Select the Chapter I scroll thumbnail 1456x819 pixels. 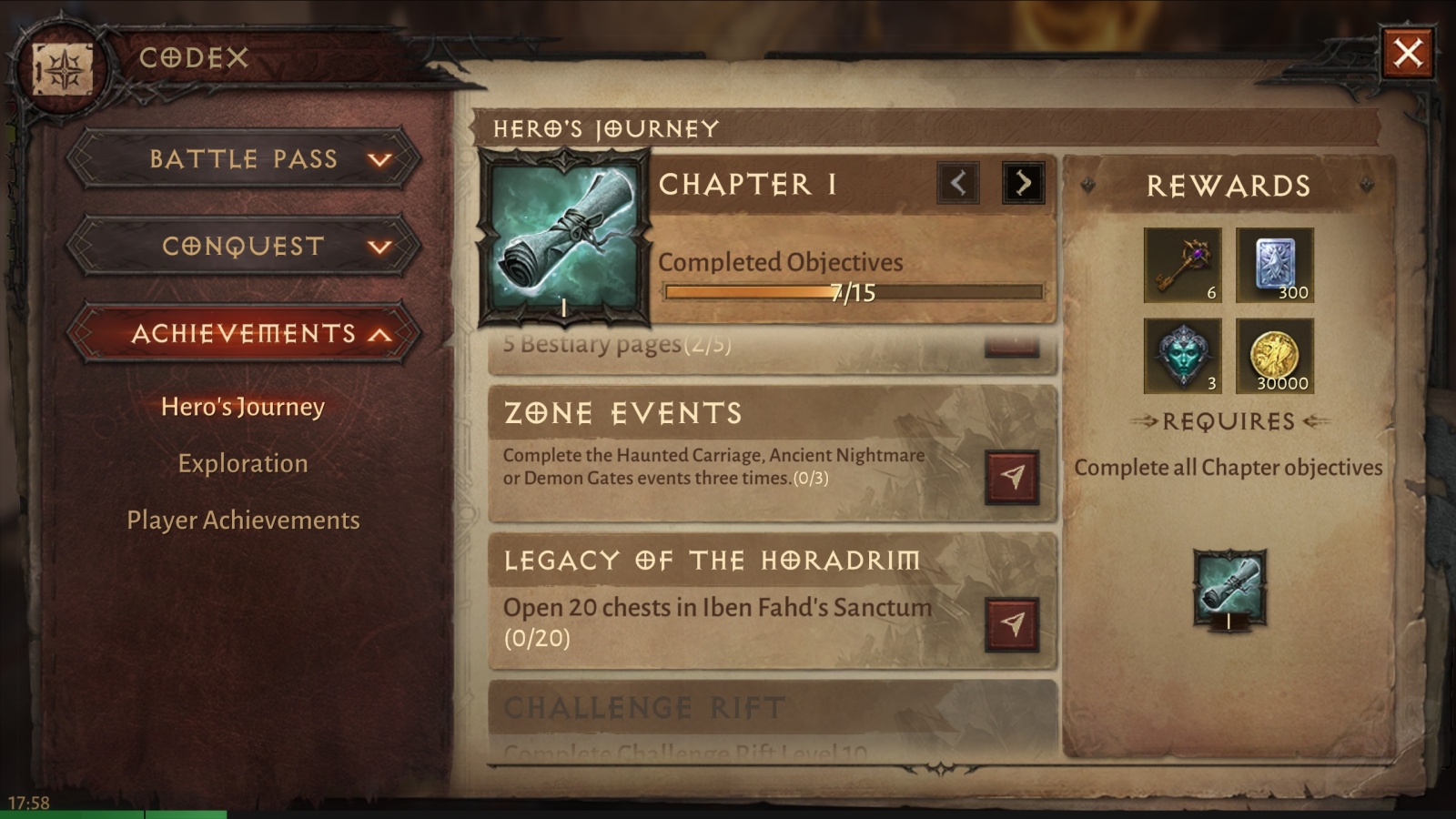click(x=564, y=238)
